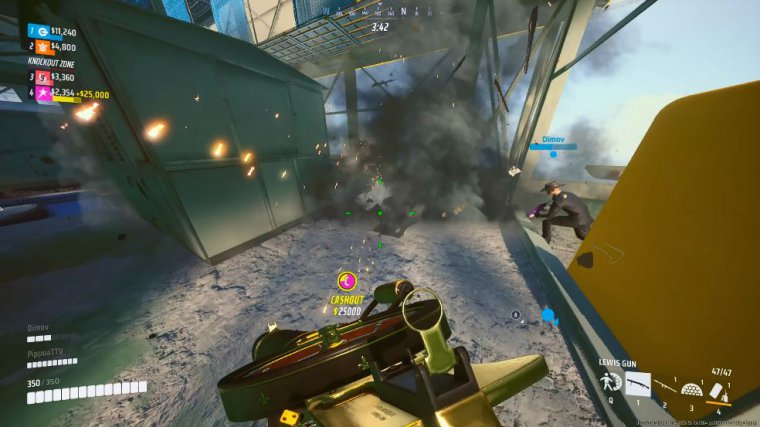Click Dimov's floating name tag
The image size is (760, 427).
[x=554, y=140]
